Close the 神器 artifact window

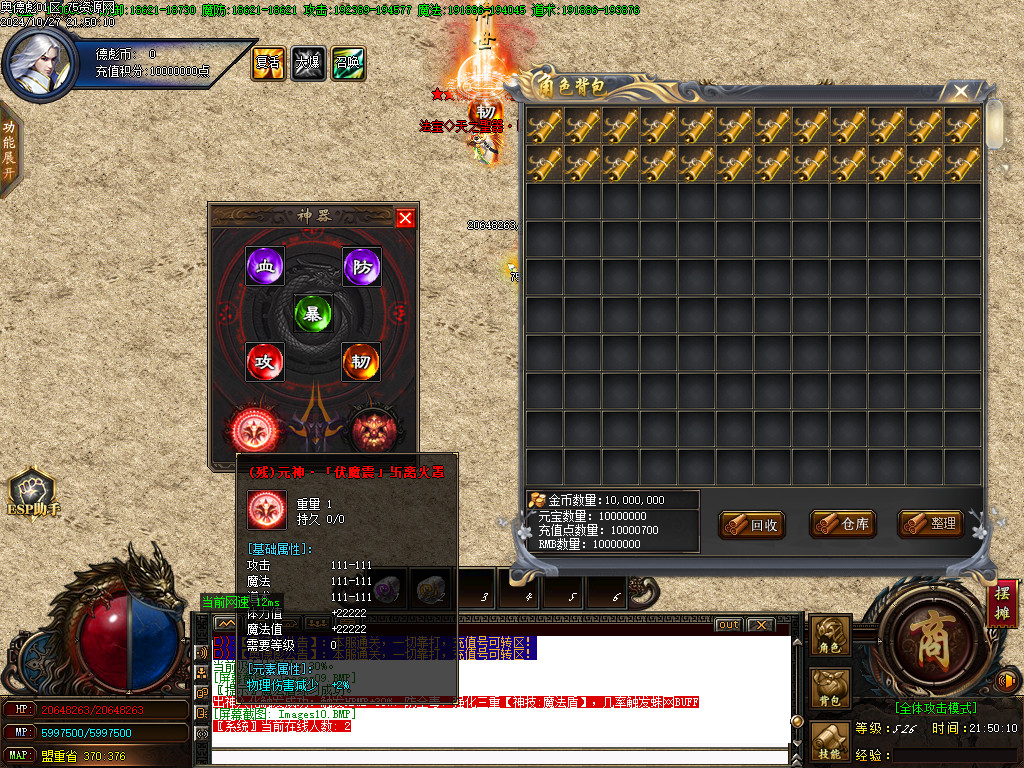[405, 218]
